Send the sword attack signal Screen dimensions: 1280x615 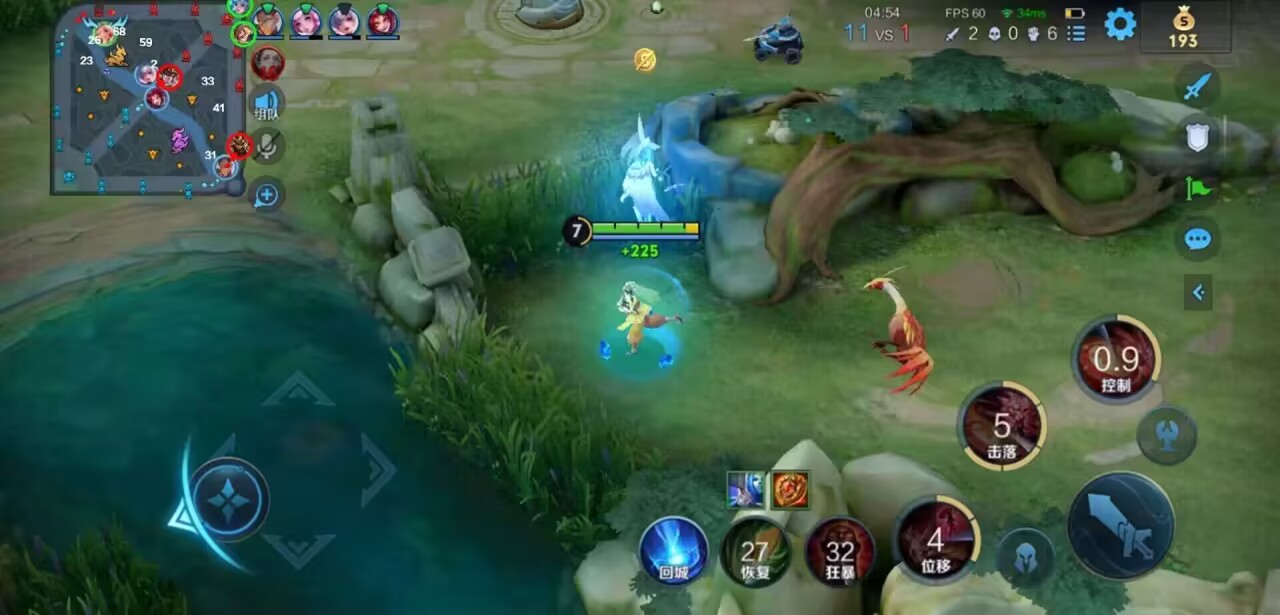coord(1197,87)
